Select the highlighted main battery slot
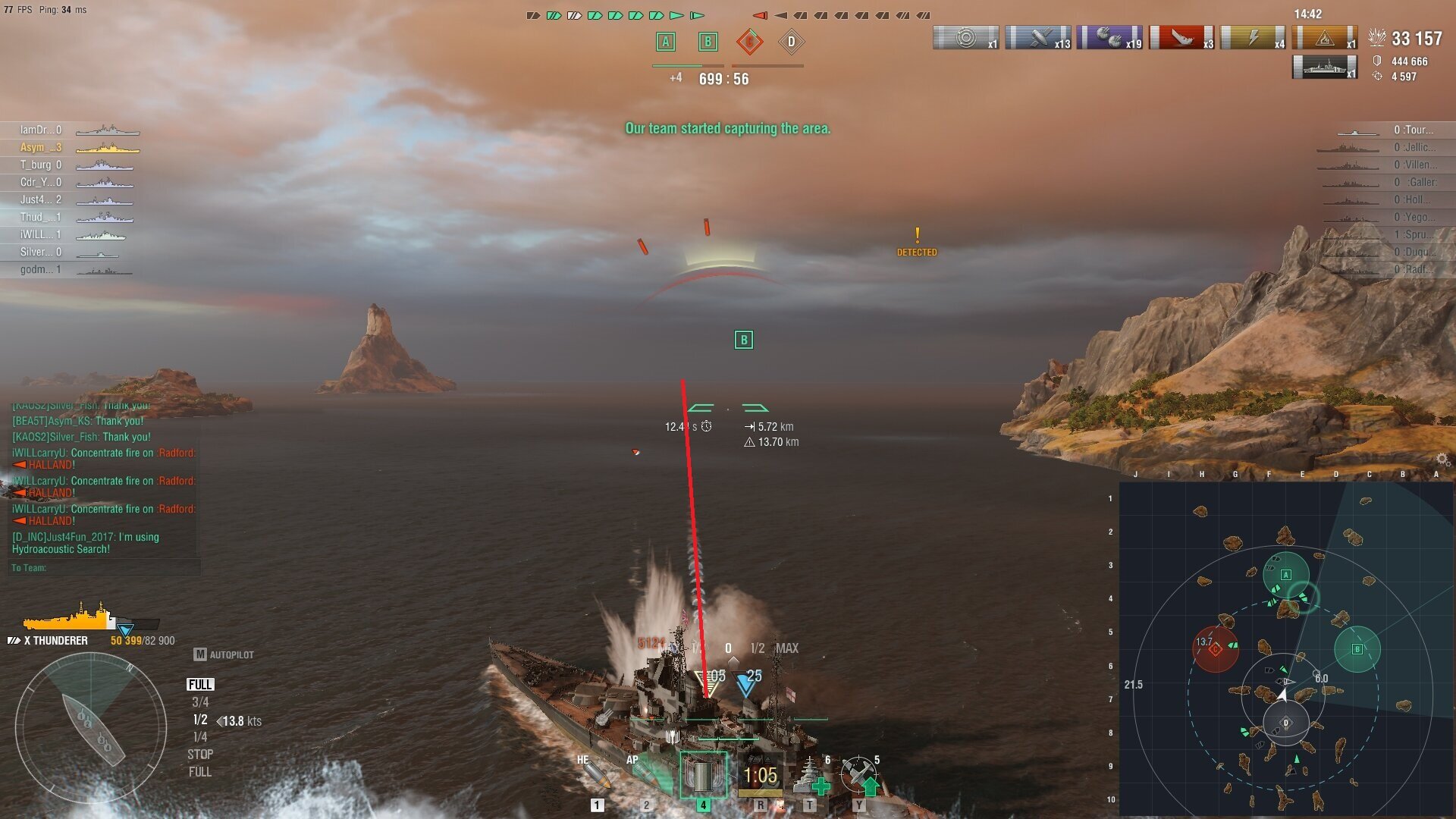Viewport: 1456px width, 819px height. (x=703, y=776)
